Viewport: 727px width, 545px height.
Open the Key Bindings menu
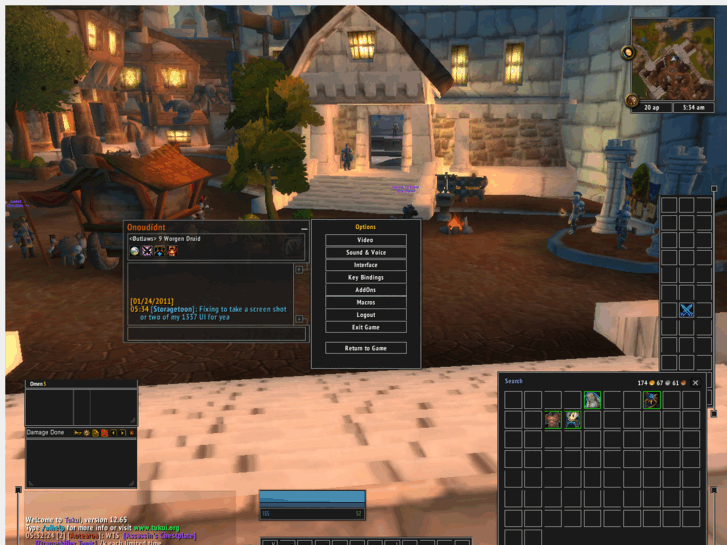pos(366,277)
